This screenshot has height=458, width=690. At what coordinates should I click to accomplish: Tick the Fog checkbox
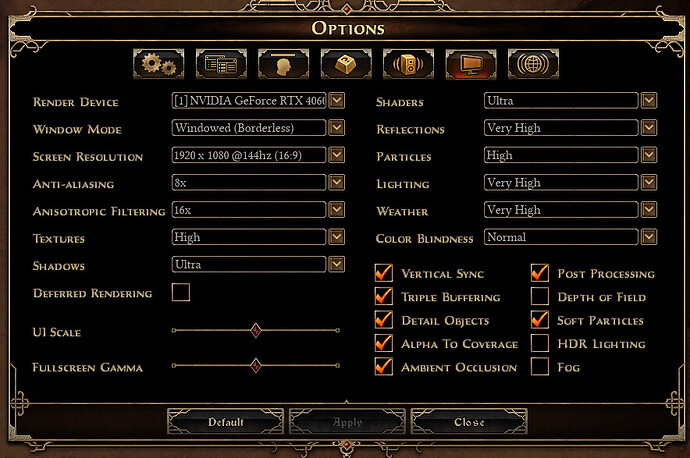[x=540, y=367]
